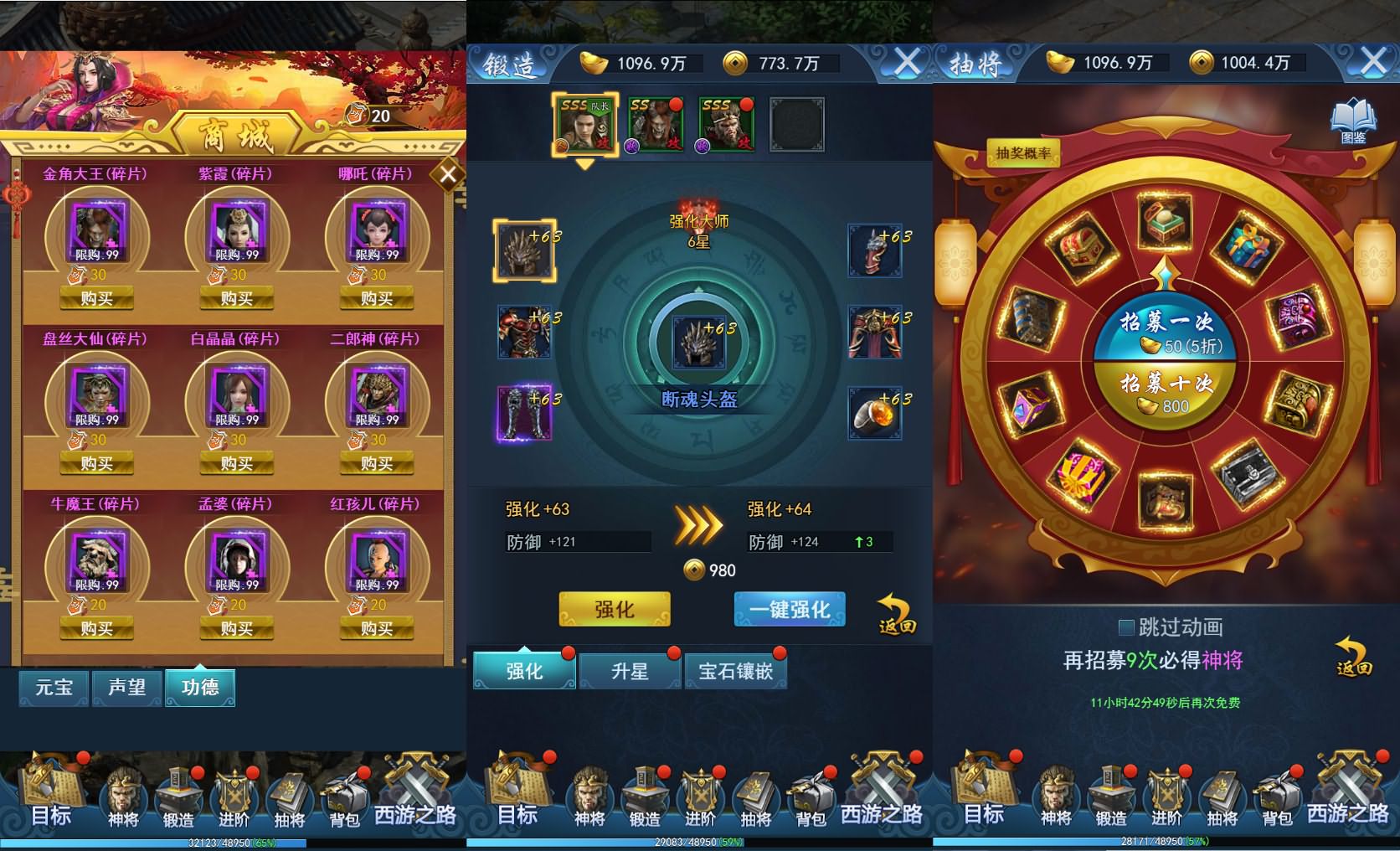The image size is (1400, 851).
Task: Select the SSS 队长 character portrait
Action: tap(586, 124)
